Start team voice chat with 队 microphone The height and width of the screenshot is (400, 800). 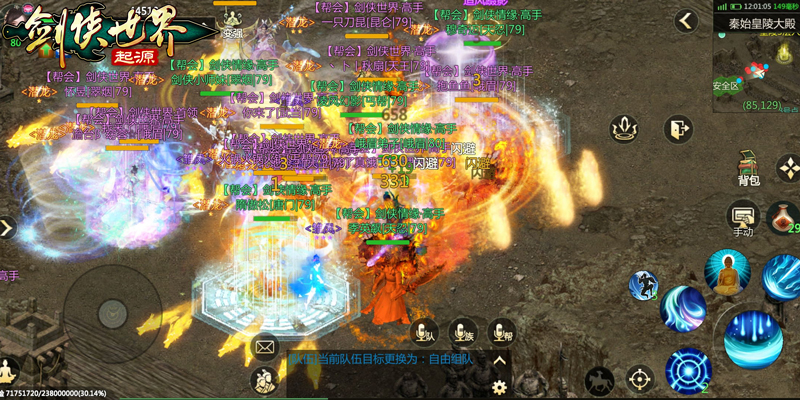[427, 331]
